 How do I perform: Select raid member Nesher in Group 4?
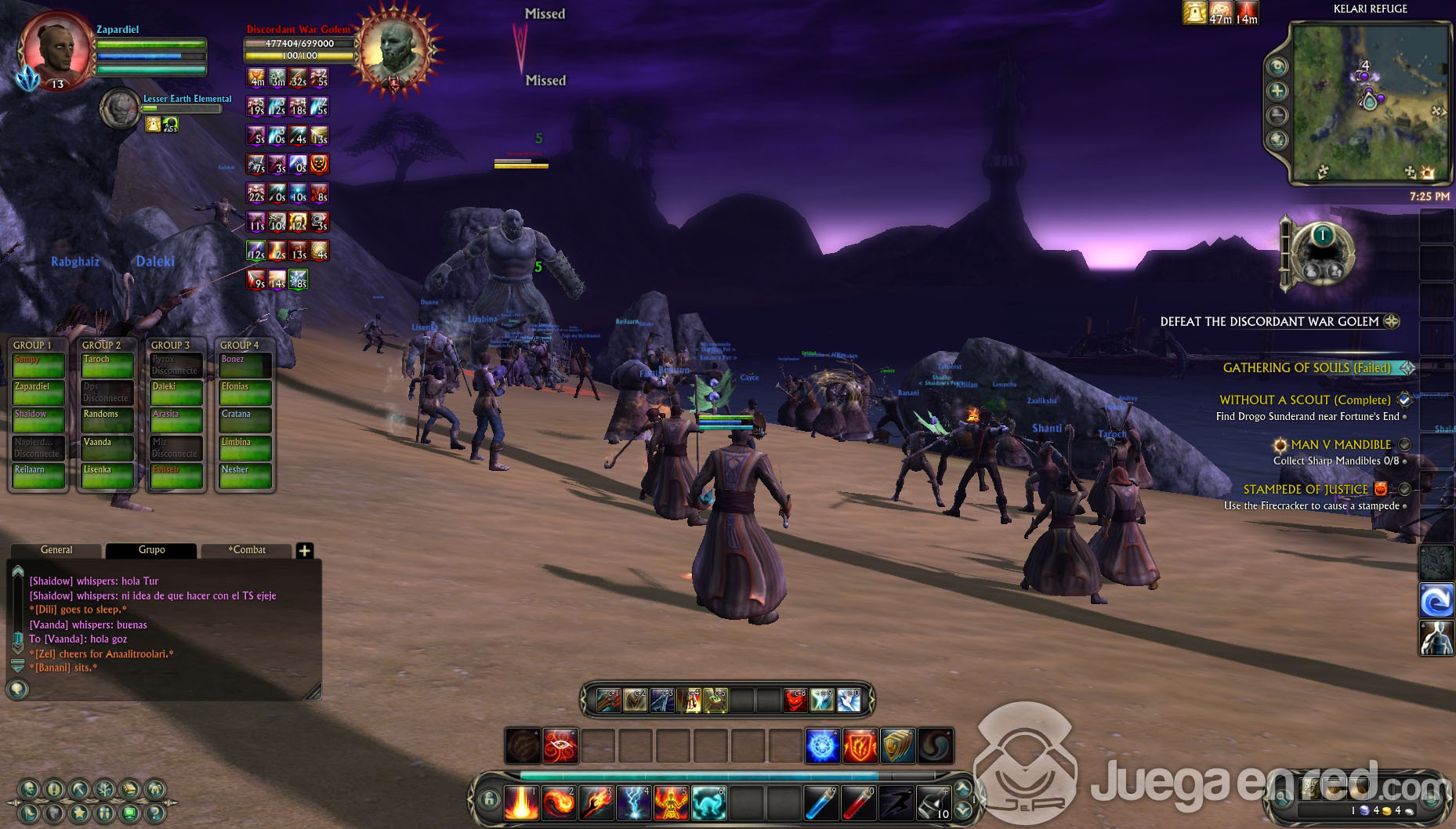point(244,476)
